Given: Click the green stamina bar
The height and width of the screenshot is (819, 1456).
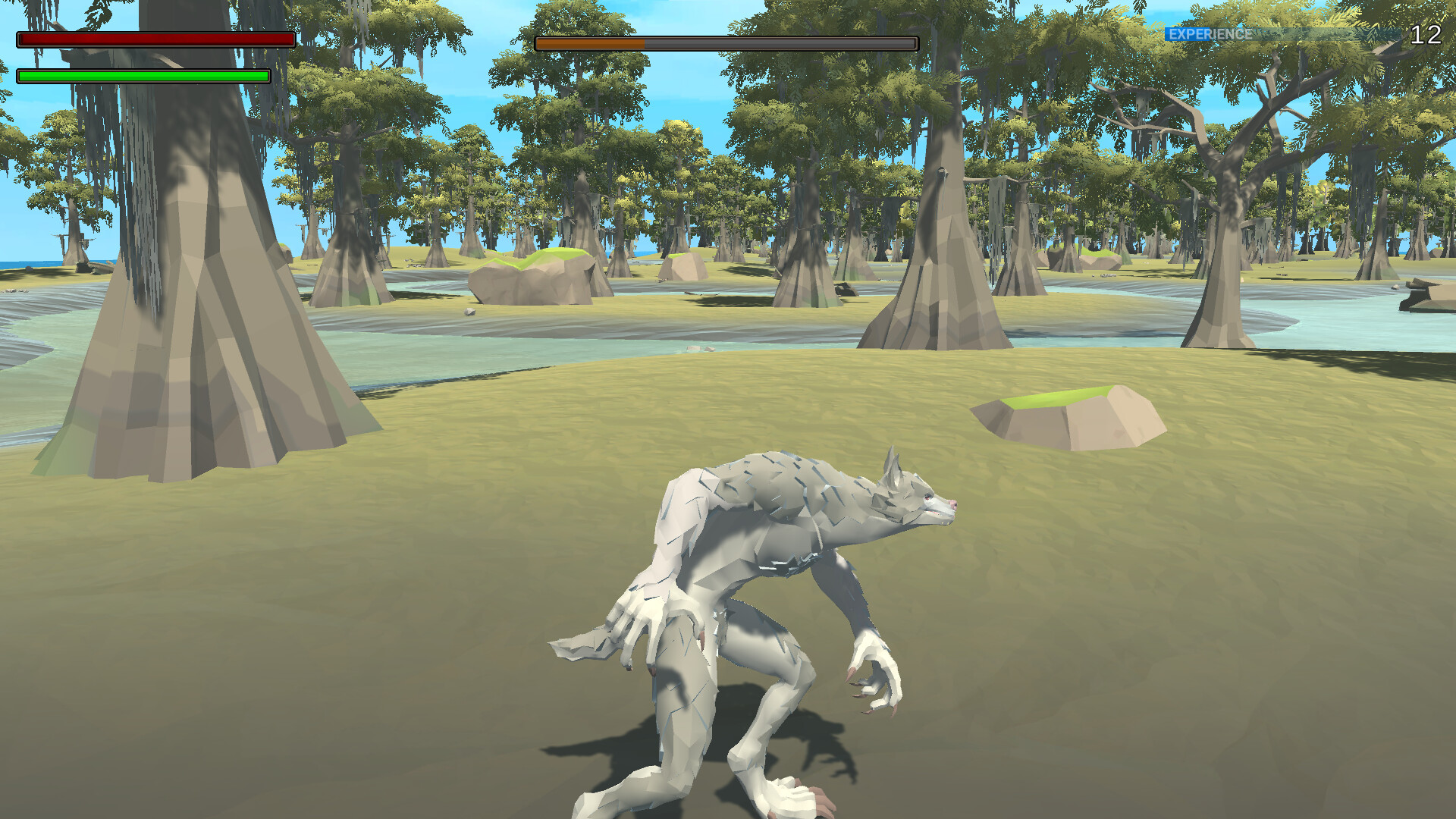Looking at the screenshot, I should tap(144, 76).
